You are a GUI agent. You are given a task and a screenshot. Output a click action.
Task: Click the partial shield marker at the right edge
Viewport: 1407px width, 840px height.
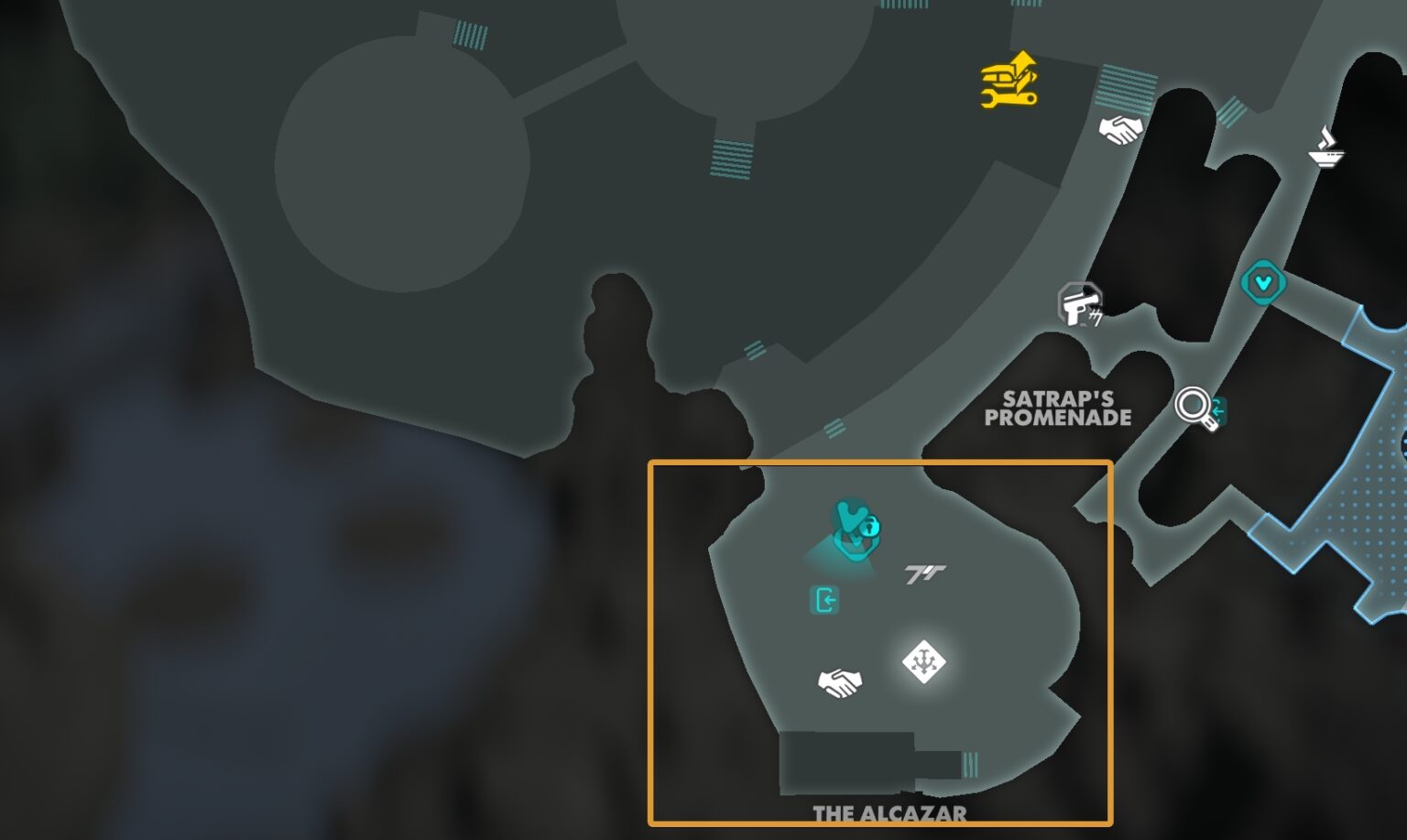(1402, 449)
